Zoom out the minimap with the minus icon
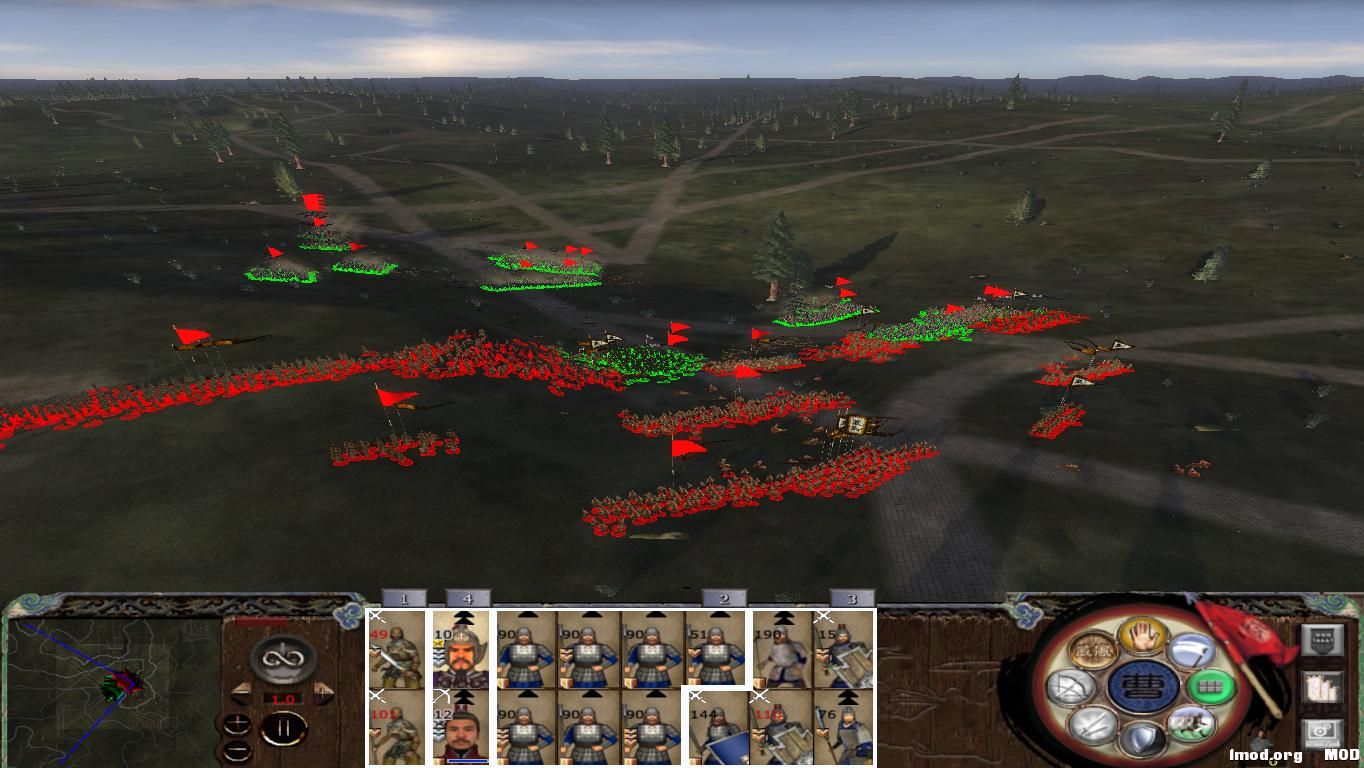Image resolution: width=1364 pixels, height=768 pixels. coord(238,751)
